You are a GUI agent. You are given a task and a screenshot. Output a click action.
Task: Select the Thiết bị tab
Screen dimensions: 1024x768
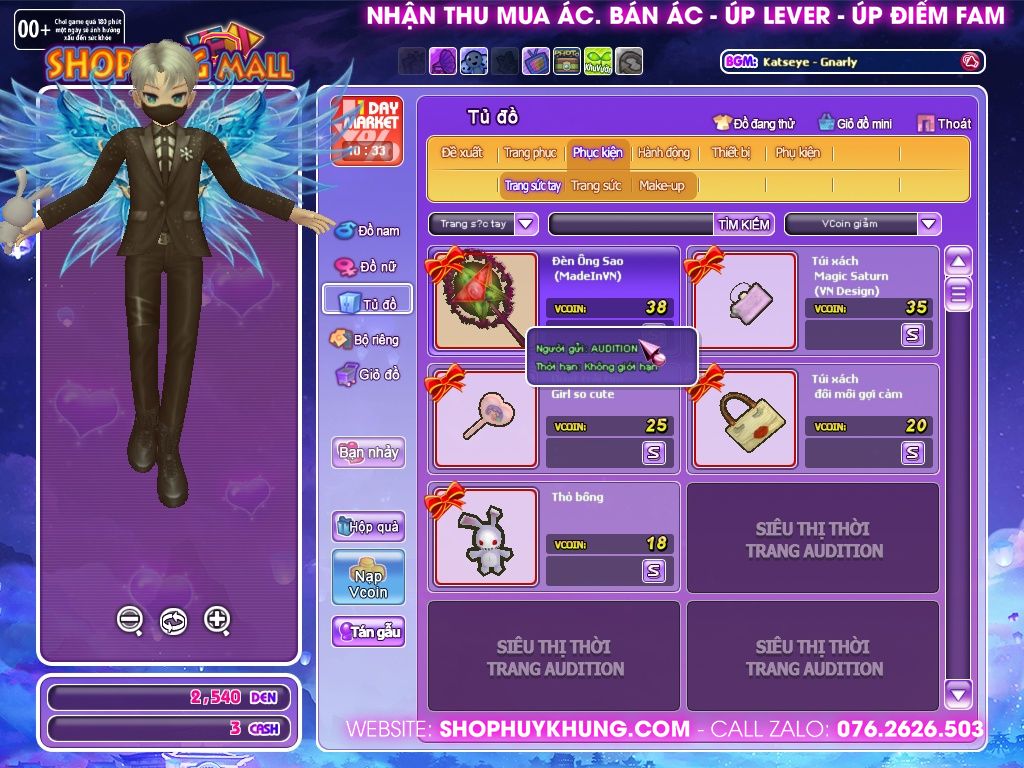[x=731, y=153]
